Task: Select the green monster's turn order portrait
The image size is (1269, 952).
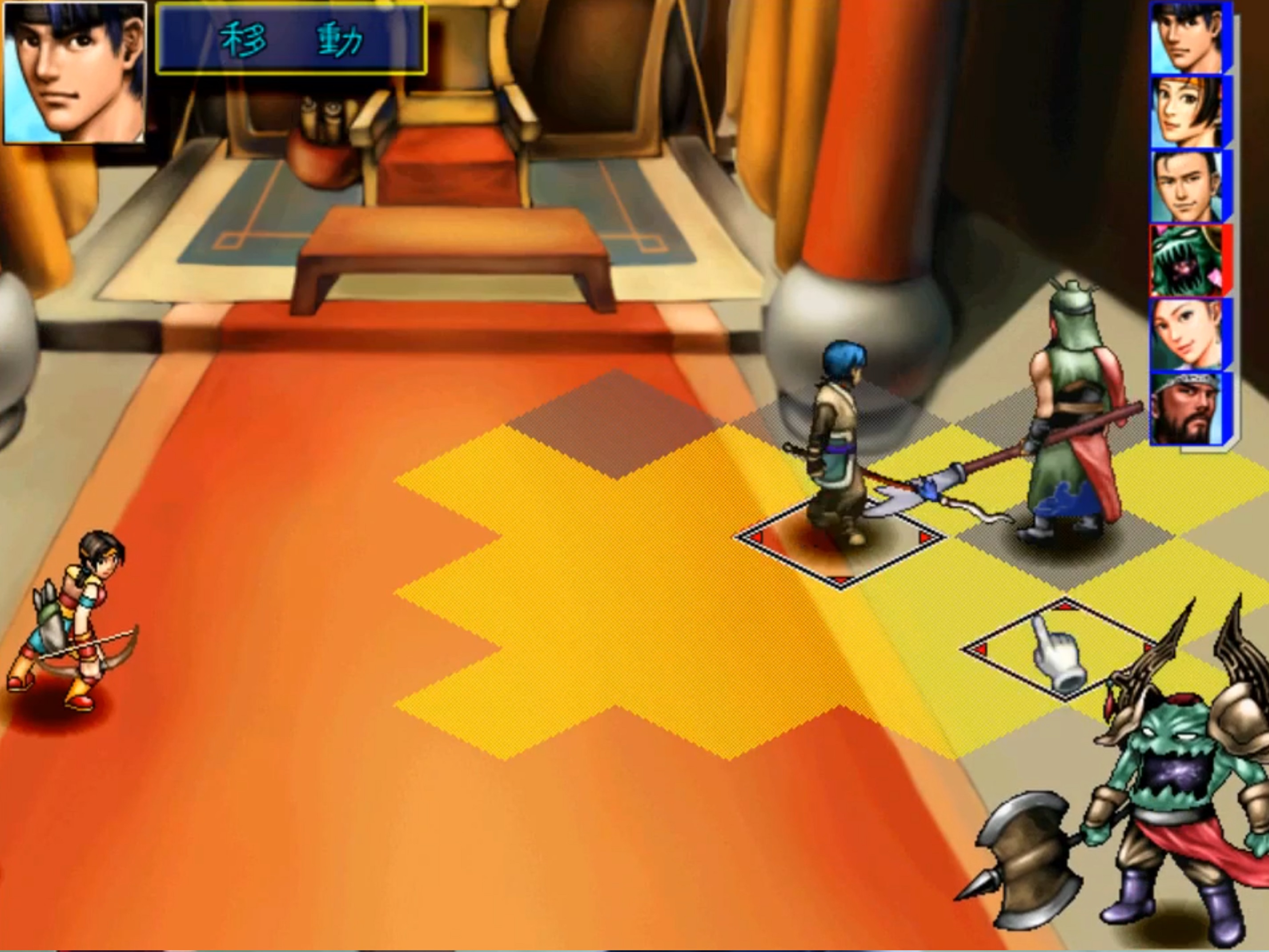Action: pyautogui.click(x=1186, y=261)
